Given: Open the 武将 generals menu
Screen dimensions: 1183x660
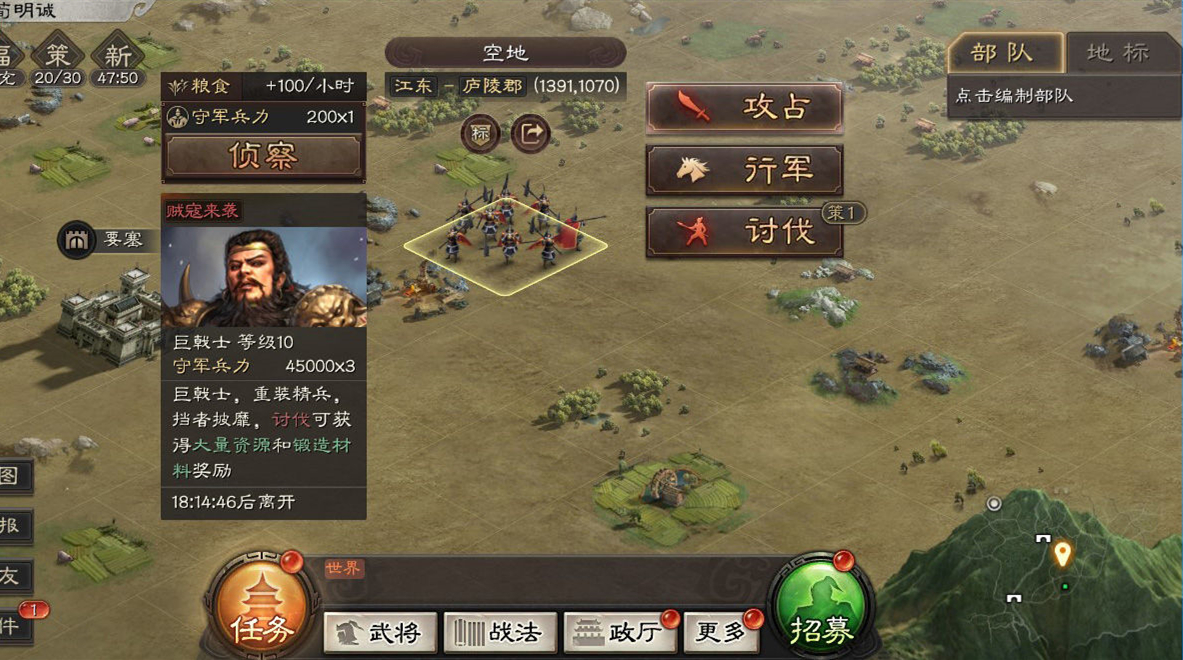Looking at the screenshot, I should (x=380, y=632).
